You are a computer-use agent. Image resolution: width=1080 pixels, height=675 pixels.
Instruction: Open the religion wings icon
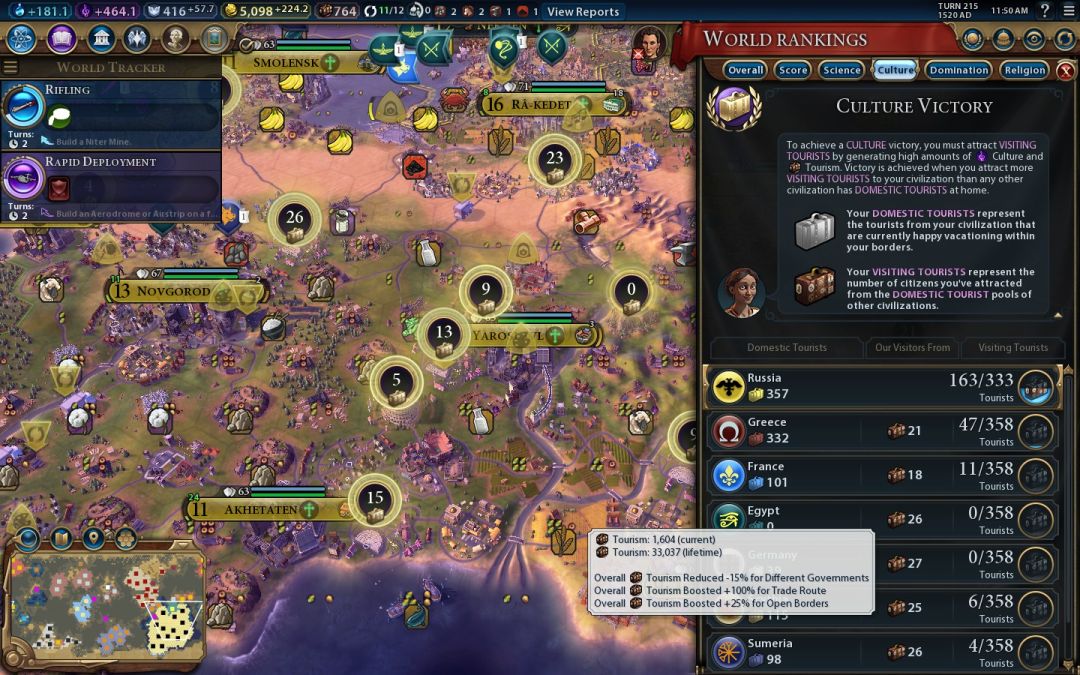coord(138,39)
